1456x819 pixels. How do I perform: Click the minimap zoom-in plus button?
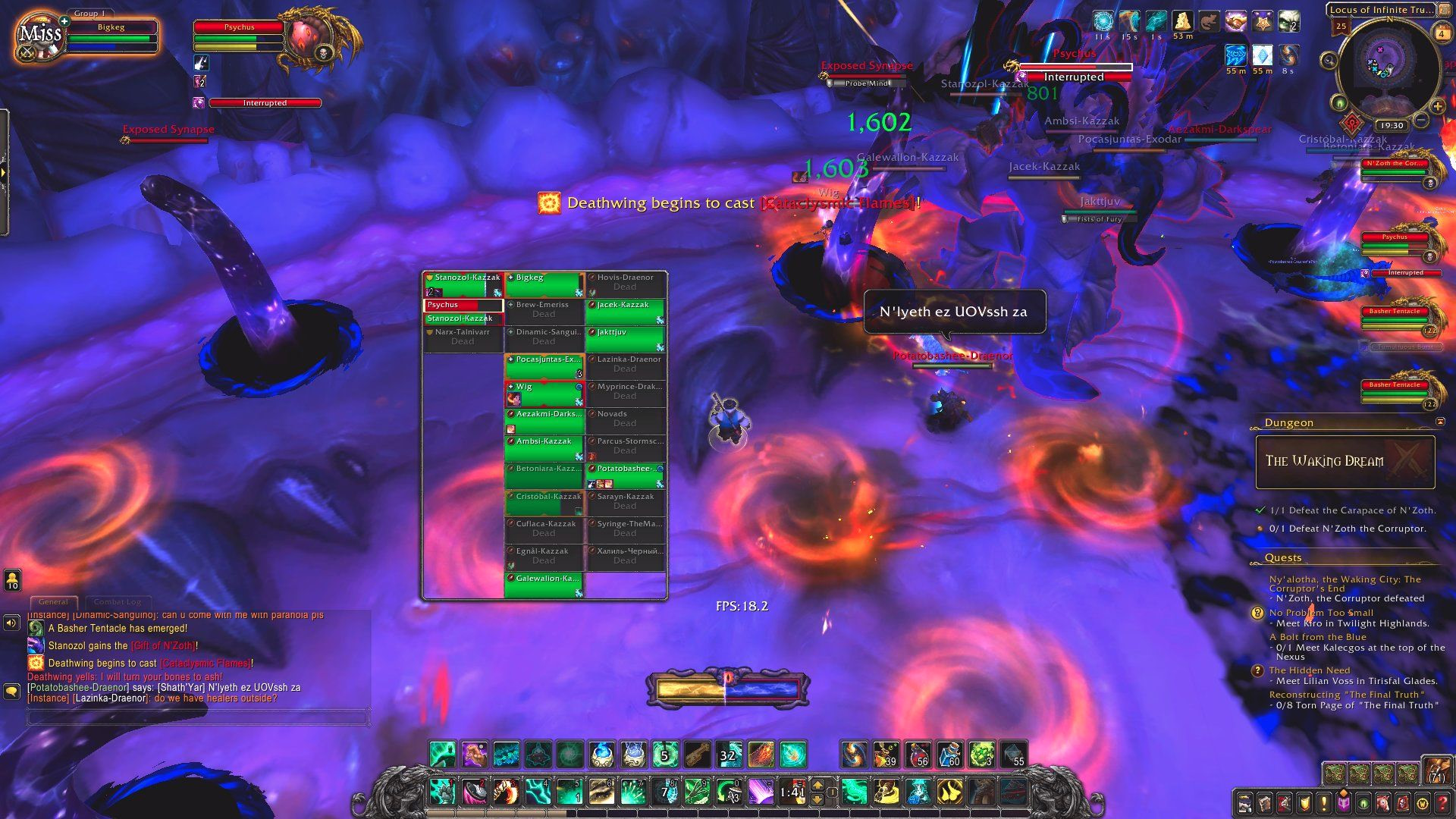click(1438, 107)
